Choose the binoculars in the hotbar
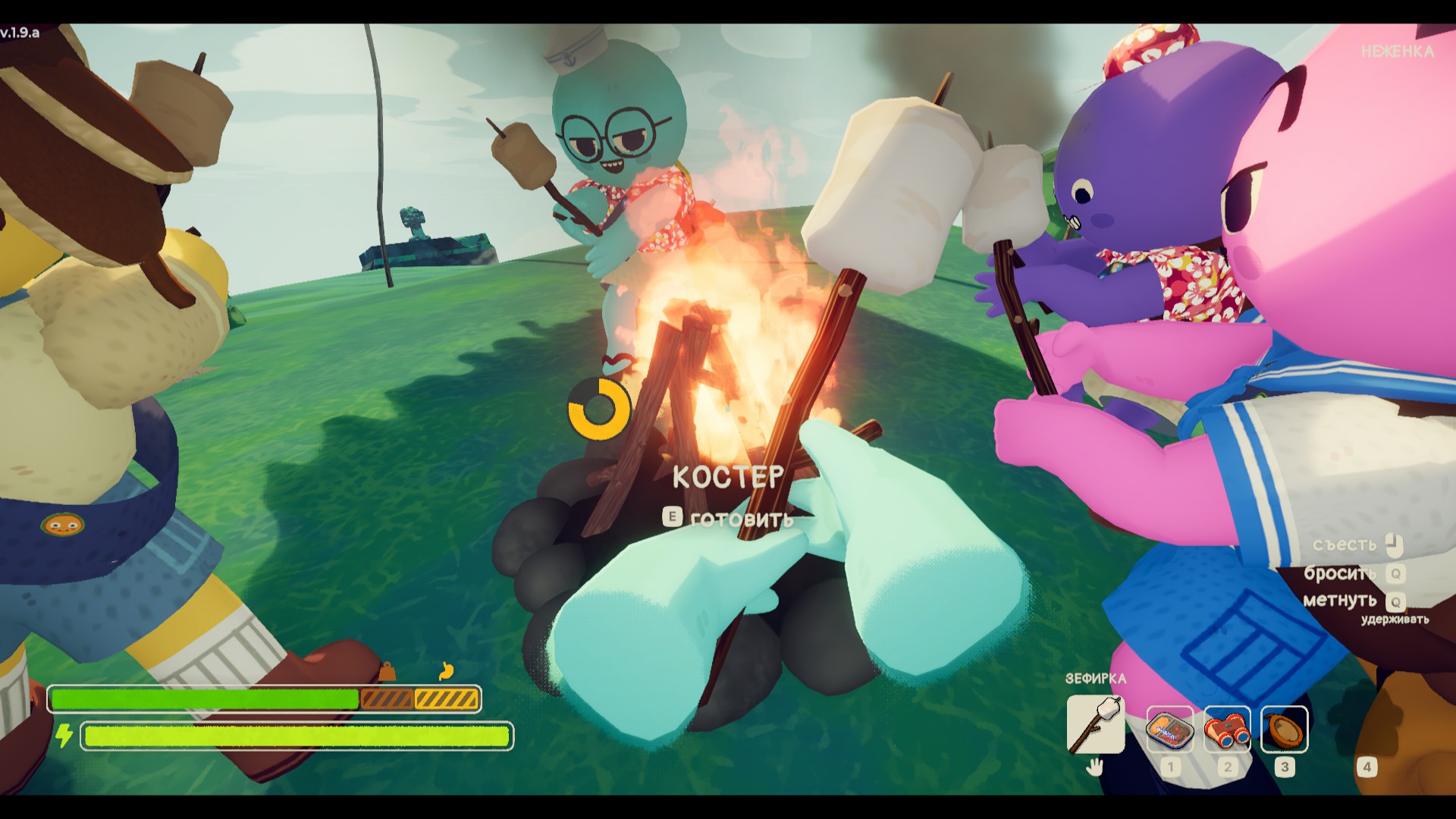This screenshot has width=1456, height=819. pos(1227,729)
